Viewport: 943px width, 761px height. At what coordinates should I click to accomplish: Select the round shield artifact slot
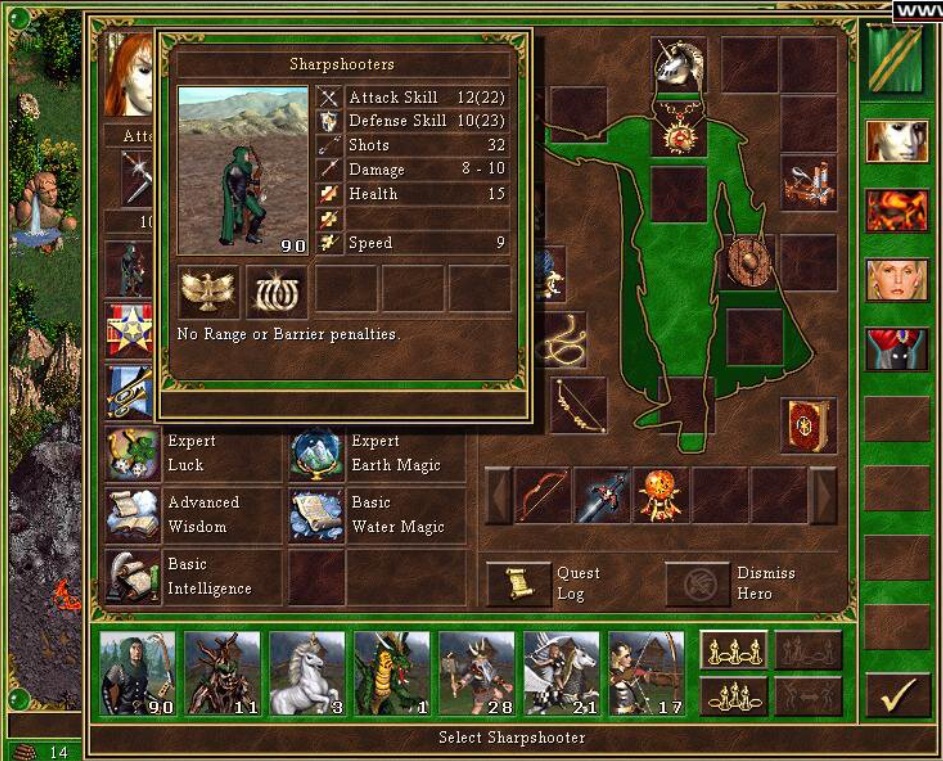745,261
